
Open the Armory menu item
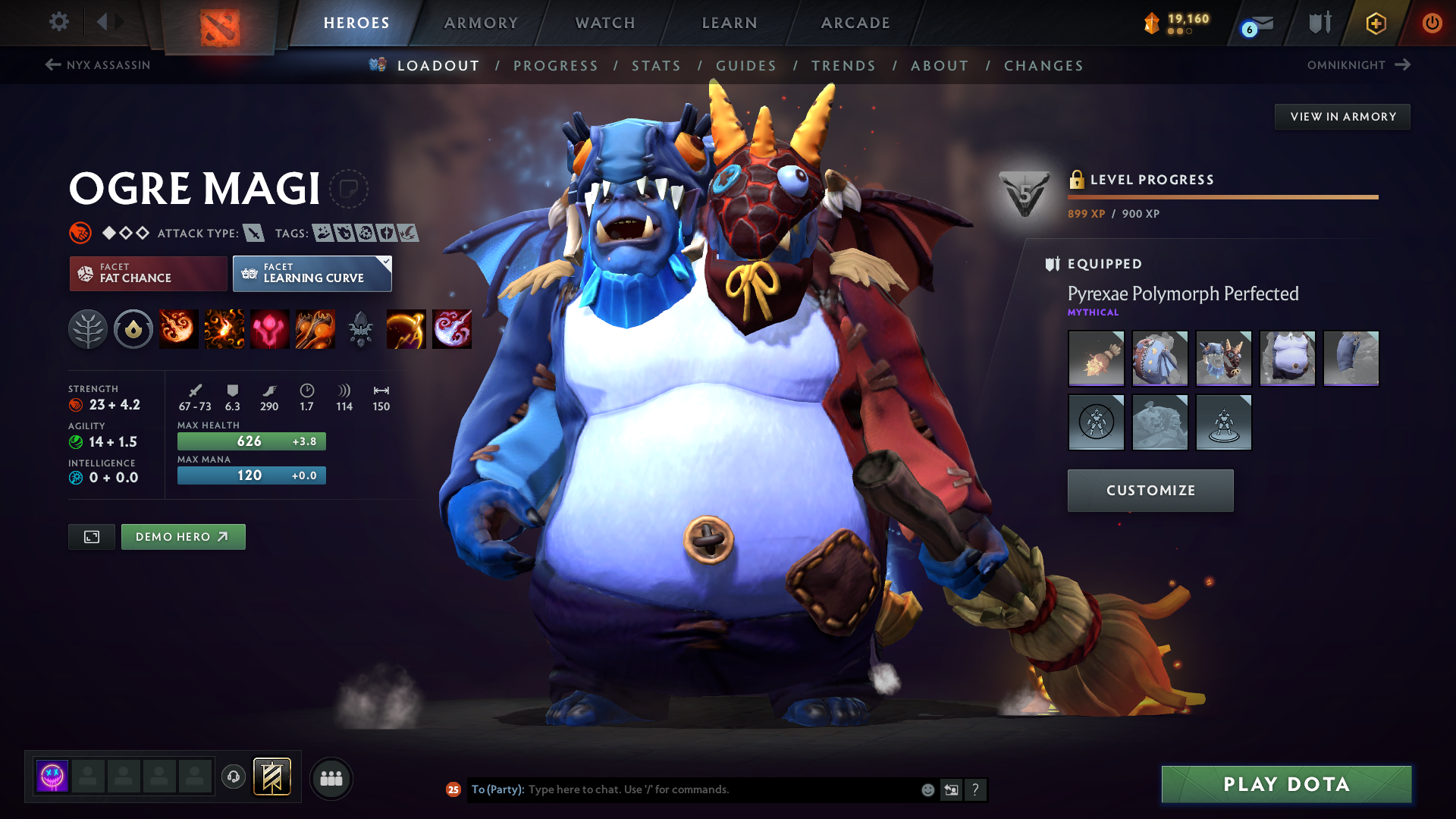click(480, 23)
